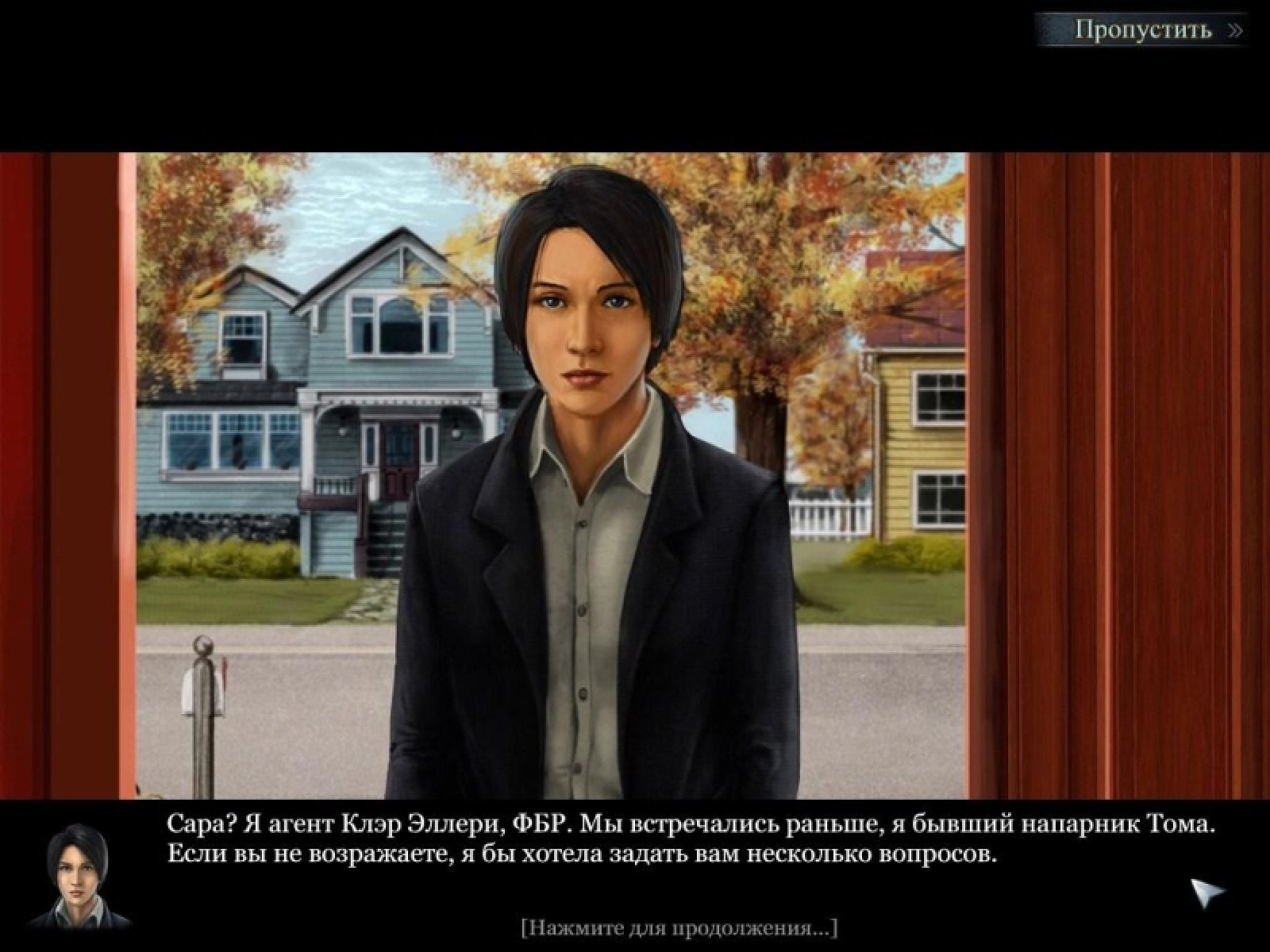Click the 'Нажмите для продолжения' continue prompt
Viewport: 1270px width, 952px height.
(679, 927)
